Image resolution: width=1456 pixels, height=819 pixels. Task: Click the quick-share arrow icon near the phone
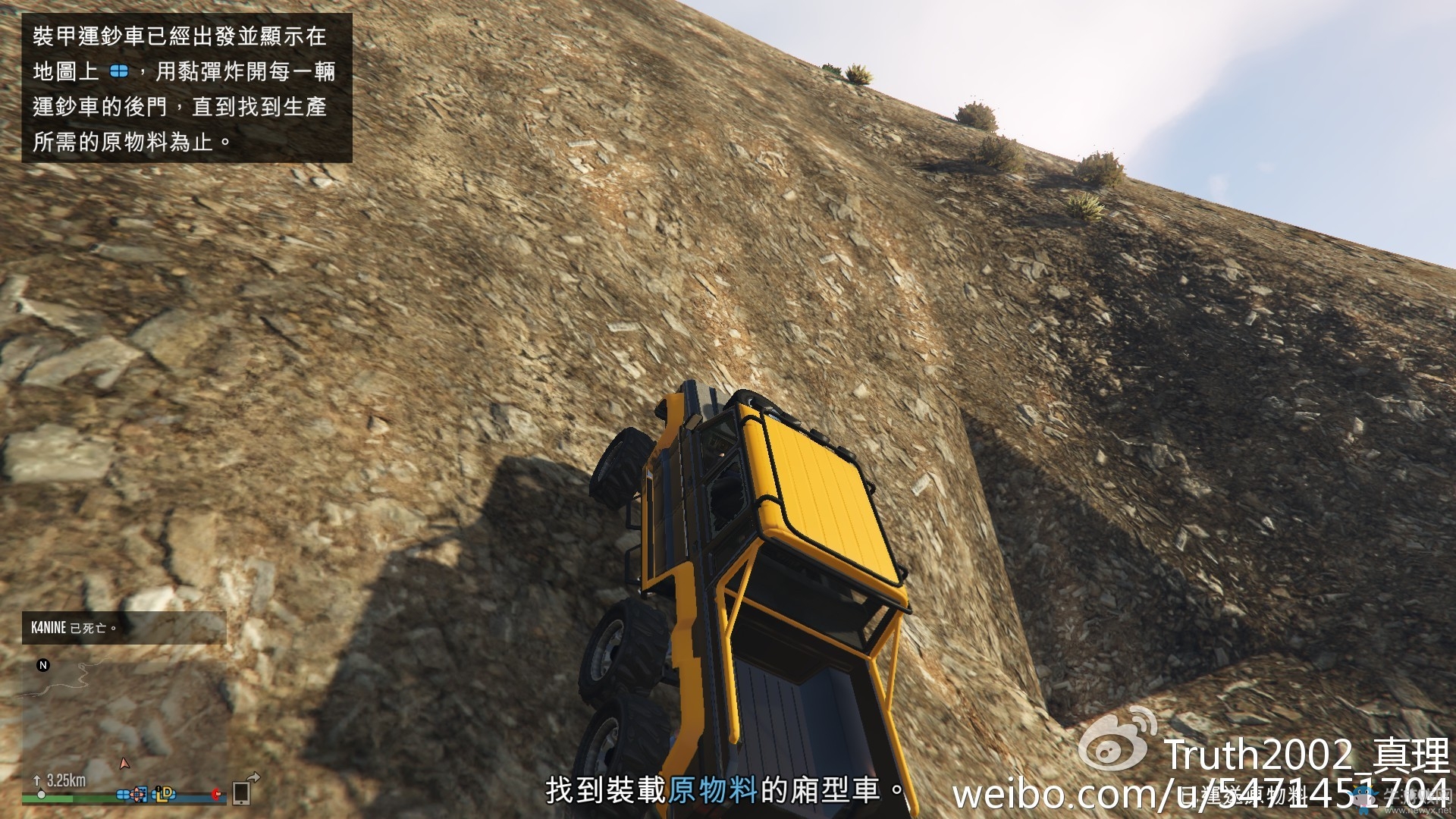point(256,778)
